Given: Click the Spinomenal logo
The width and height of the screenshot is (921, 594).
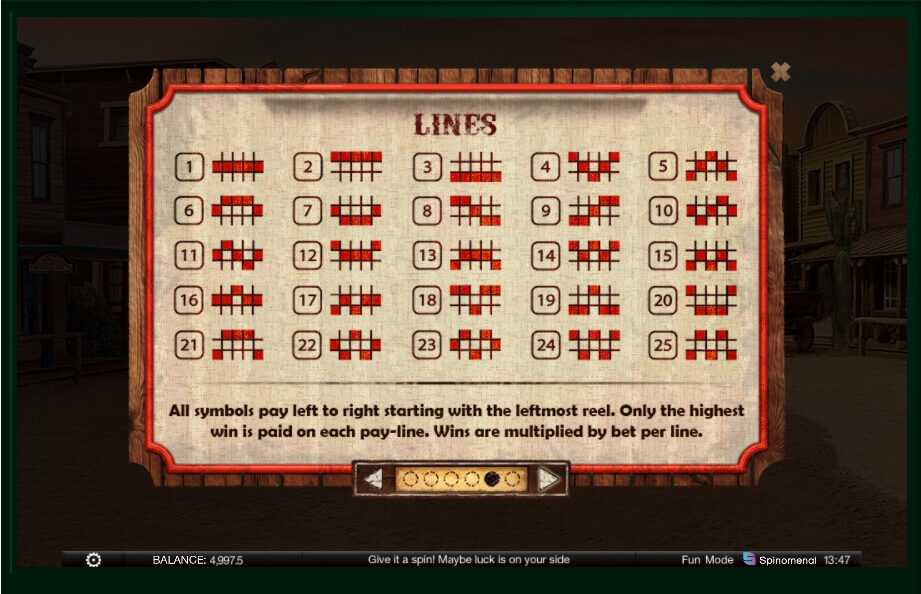Looking at the screenshot, I should (779, 560).
